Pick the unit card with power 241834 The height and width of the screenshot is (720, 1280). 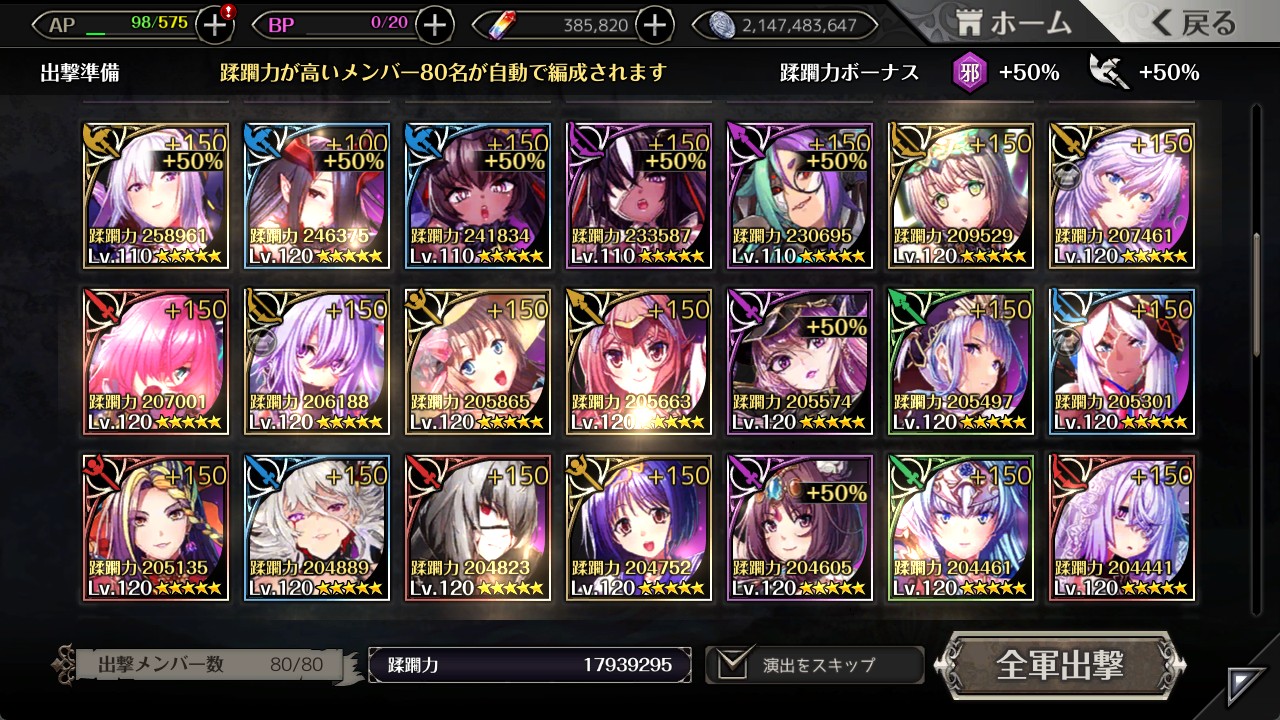click(x=478, y=196)
